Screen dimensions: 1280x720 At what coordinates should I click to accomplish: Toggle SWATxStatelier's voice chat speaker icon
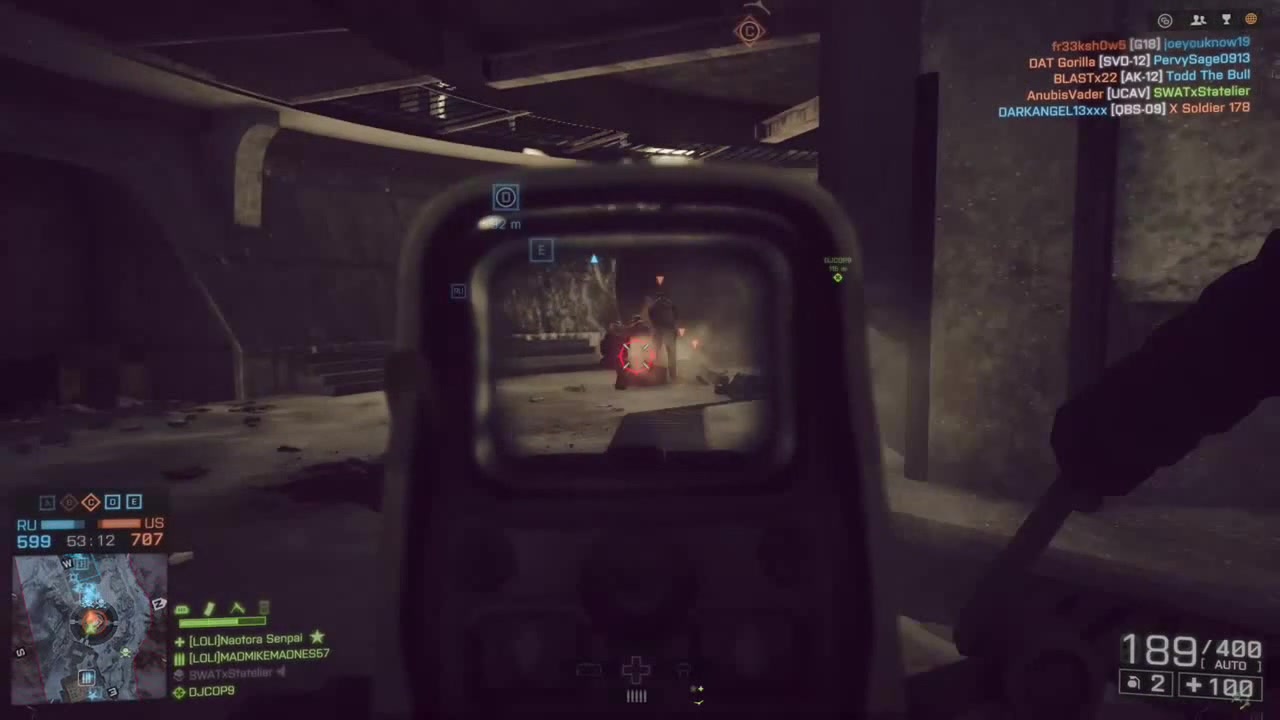point(281,672)
